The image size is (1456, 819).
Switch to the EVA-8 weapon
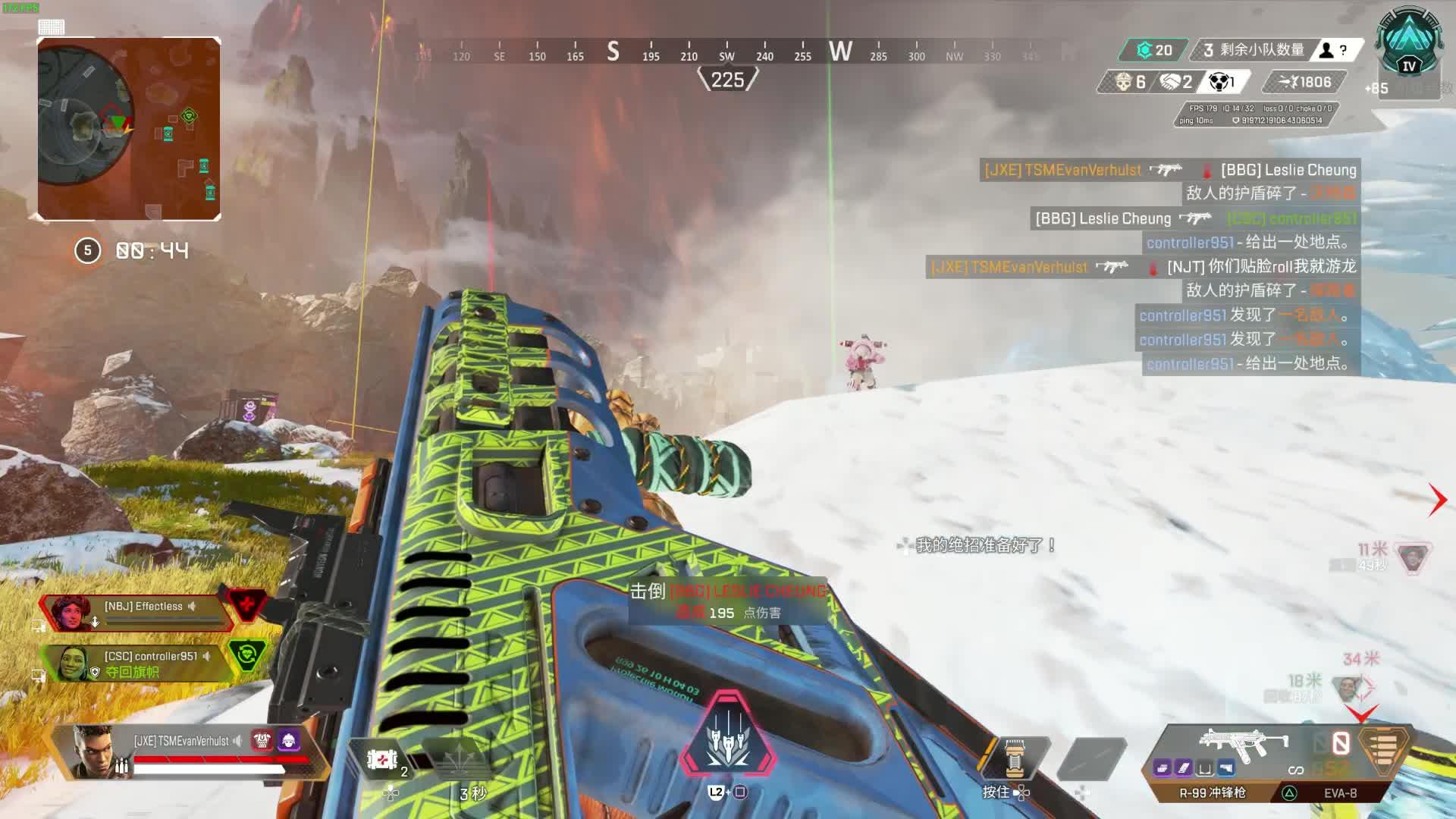point(1340,793)
